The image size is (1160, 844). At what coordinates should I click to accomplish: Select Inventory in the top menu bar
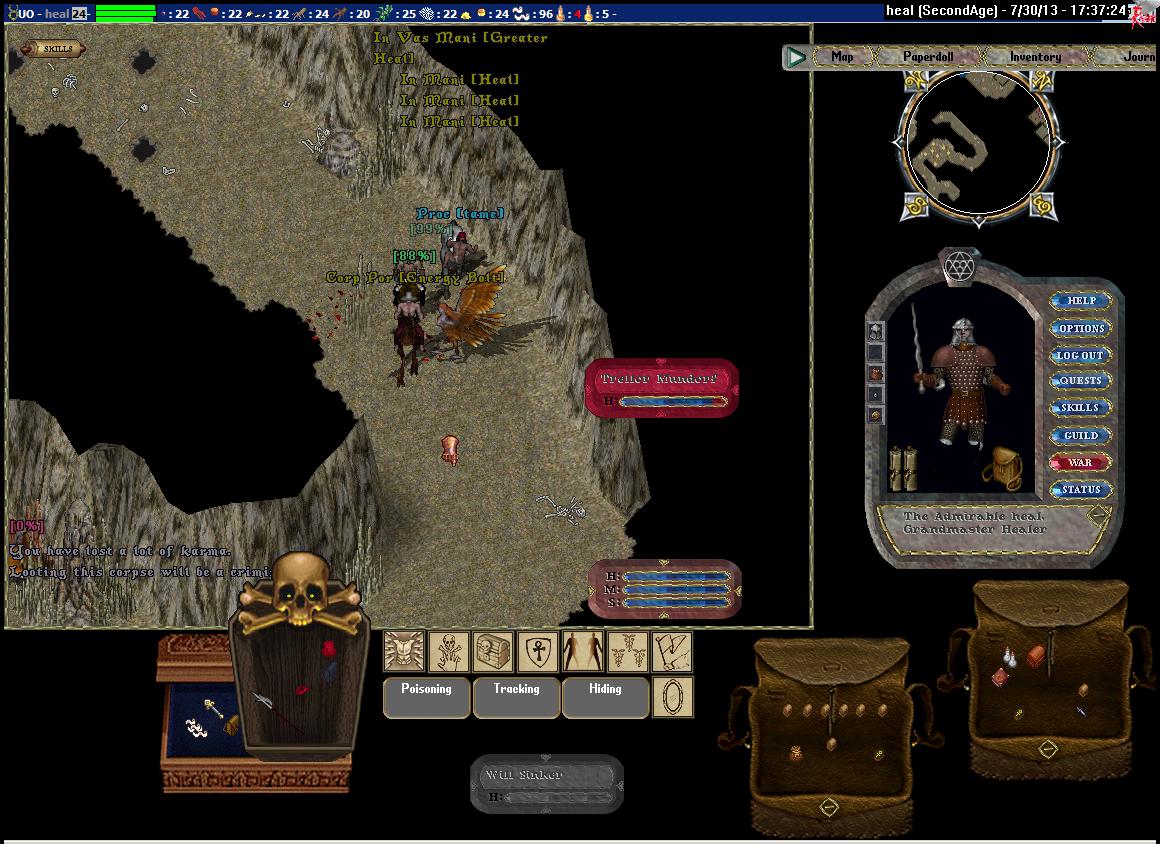point(1034,57)
